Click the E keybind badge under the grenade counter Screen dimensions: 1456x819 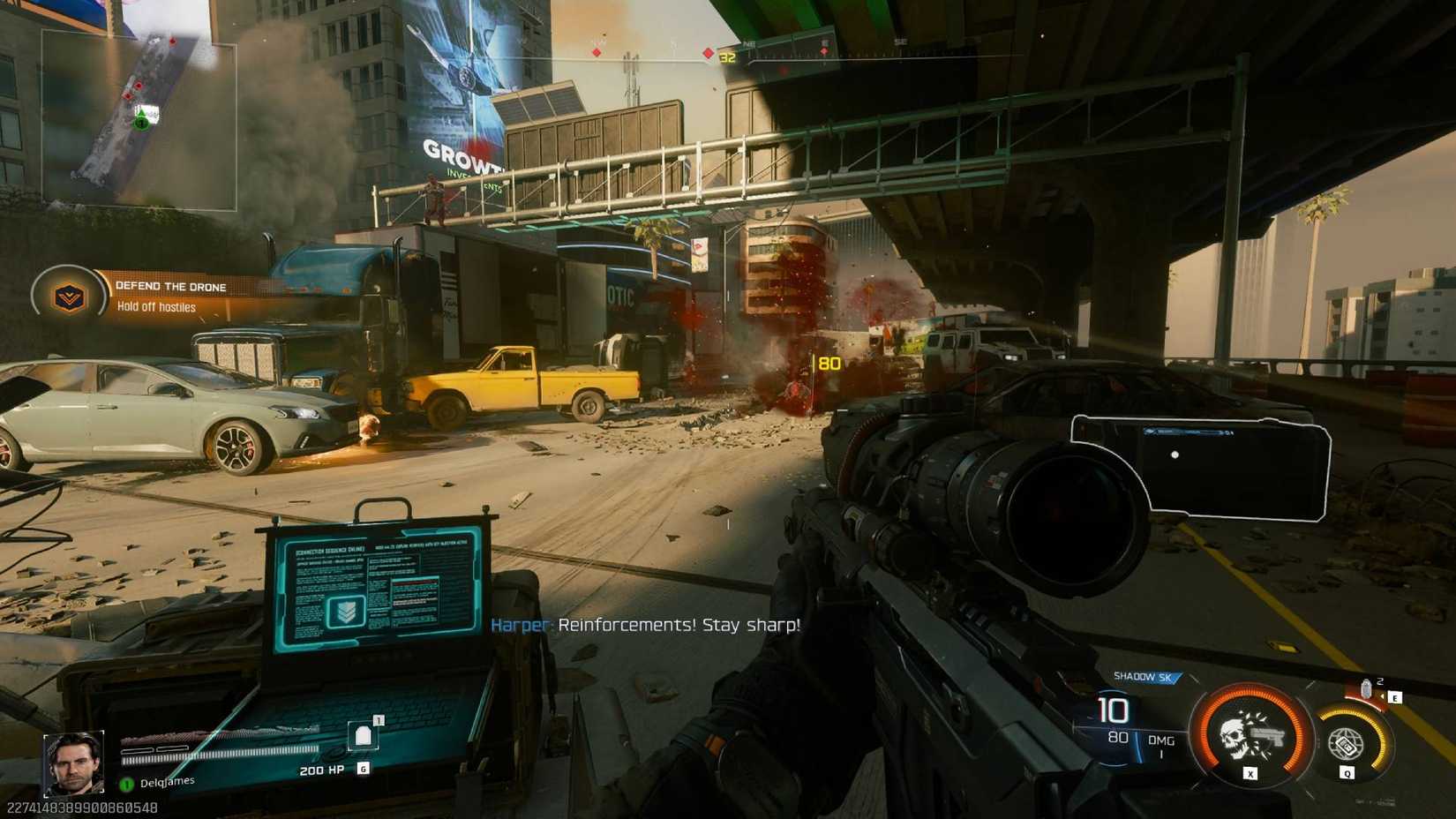click(x=1394, y=697)
